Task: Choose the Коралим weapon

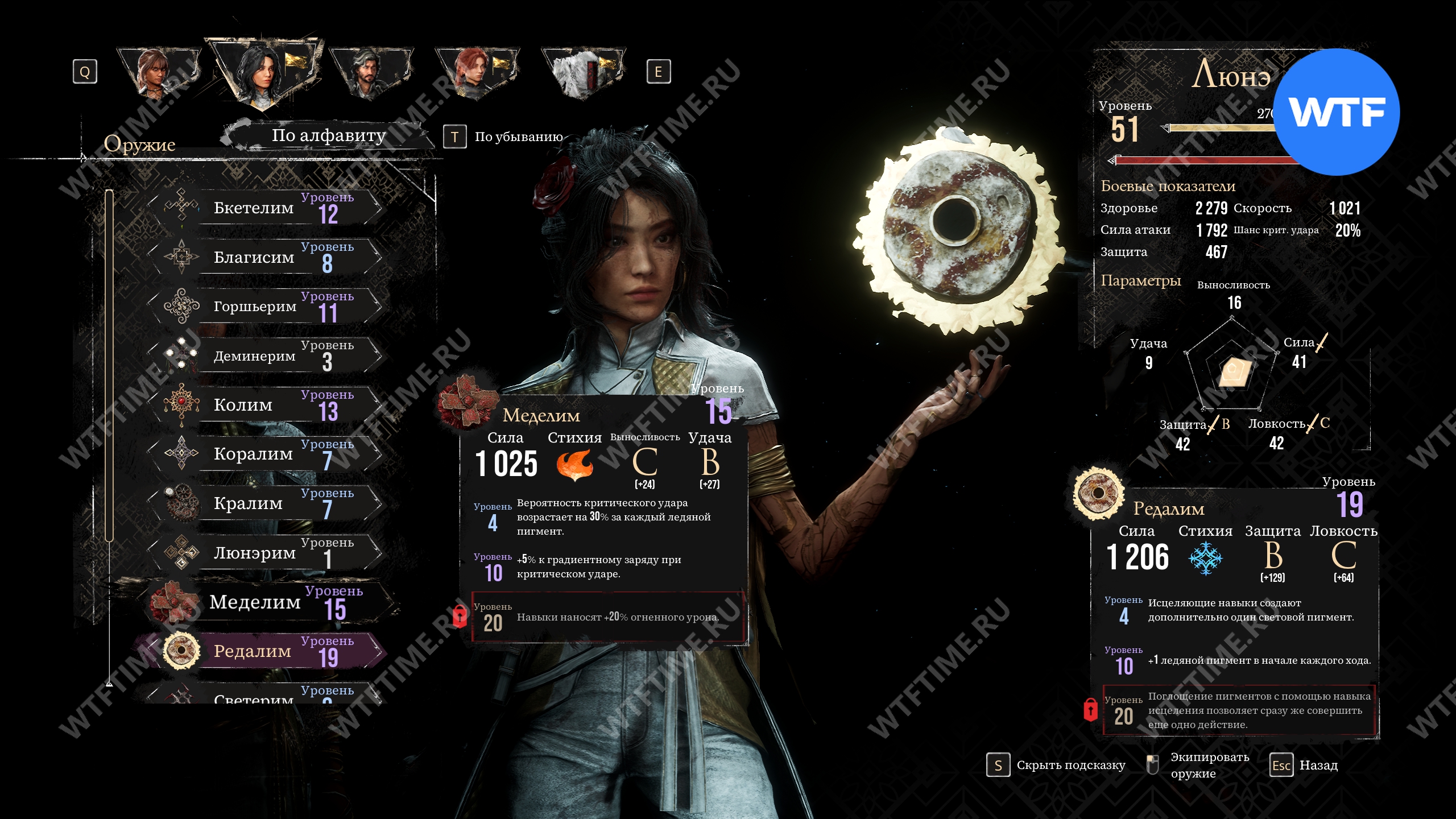Action: (267, 454)
